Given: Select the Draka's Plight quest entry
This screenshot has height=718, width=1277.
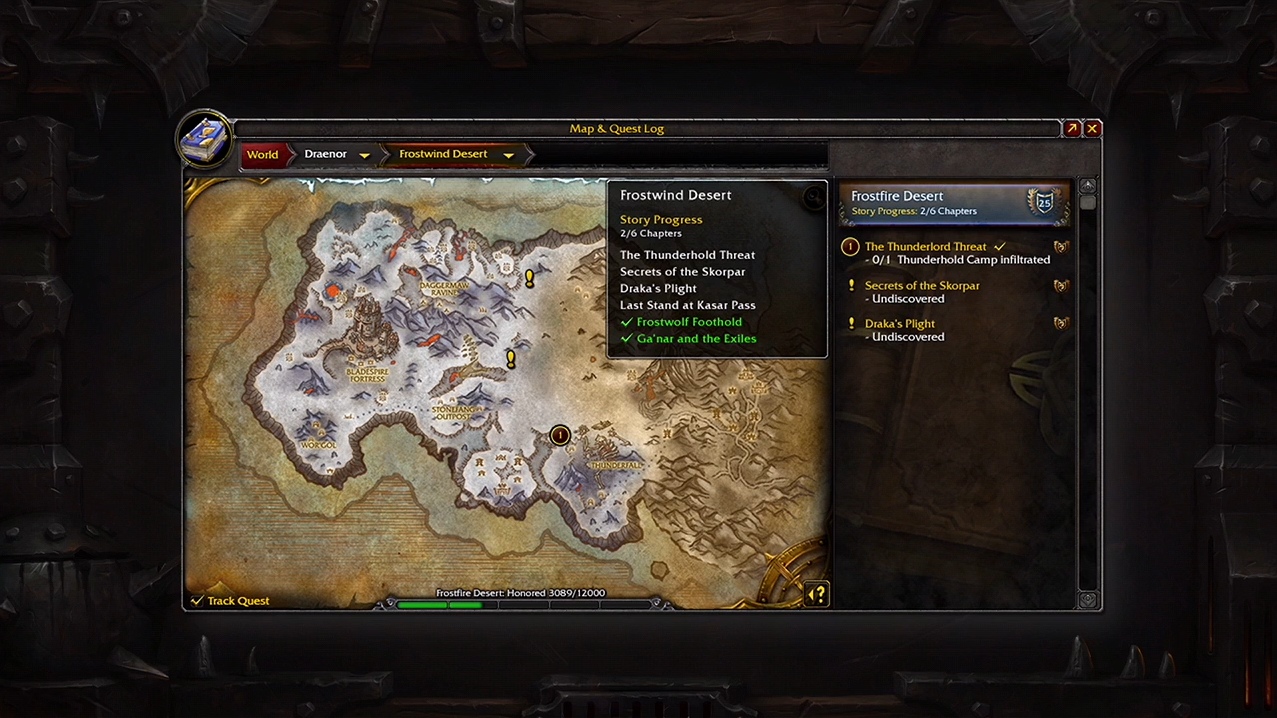Looking at the screenshot, I should point(899,324).
